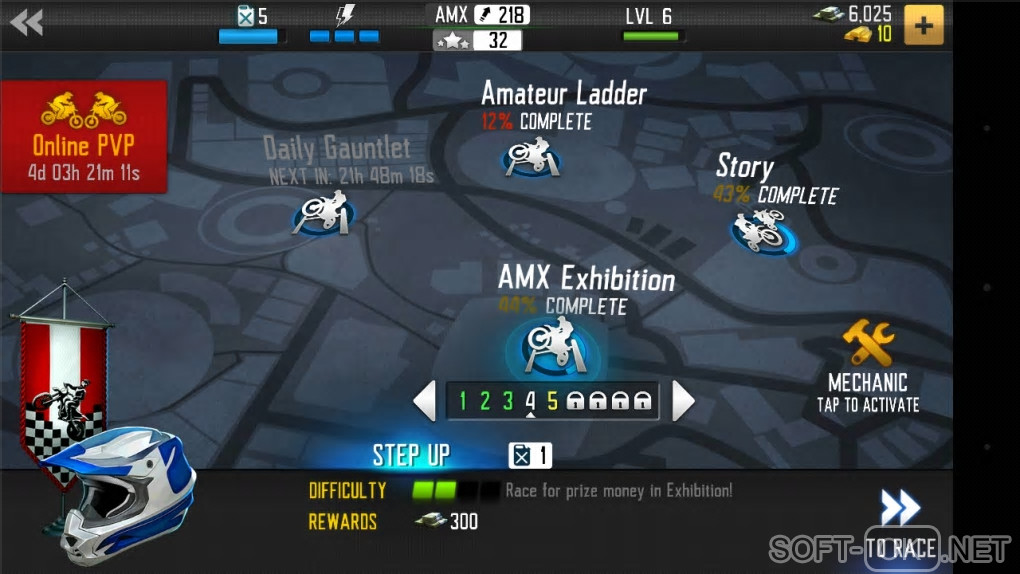1020x574 pixels.
Task: Select exhibition stage 5
Action: [552, 402]
